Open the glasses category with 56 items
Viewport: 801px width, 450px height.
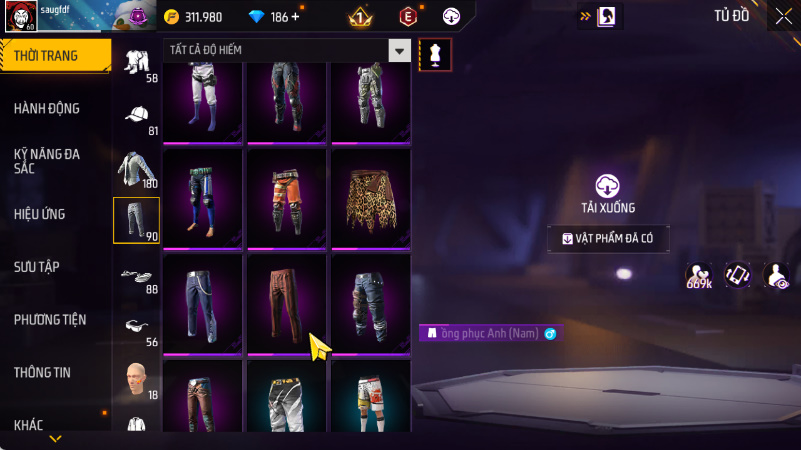(136, 328)
